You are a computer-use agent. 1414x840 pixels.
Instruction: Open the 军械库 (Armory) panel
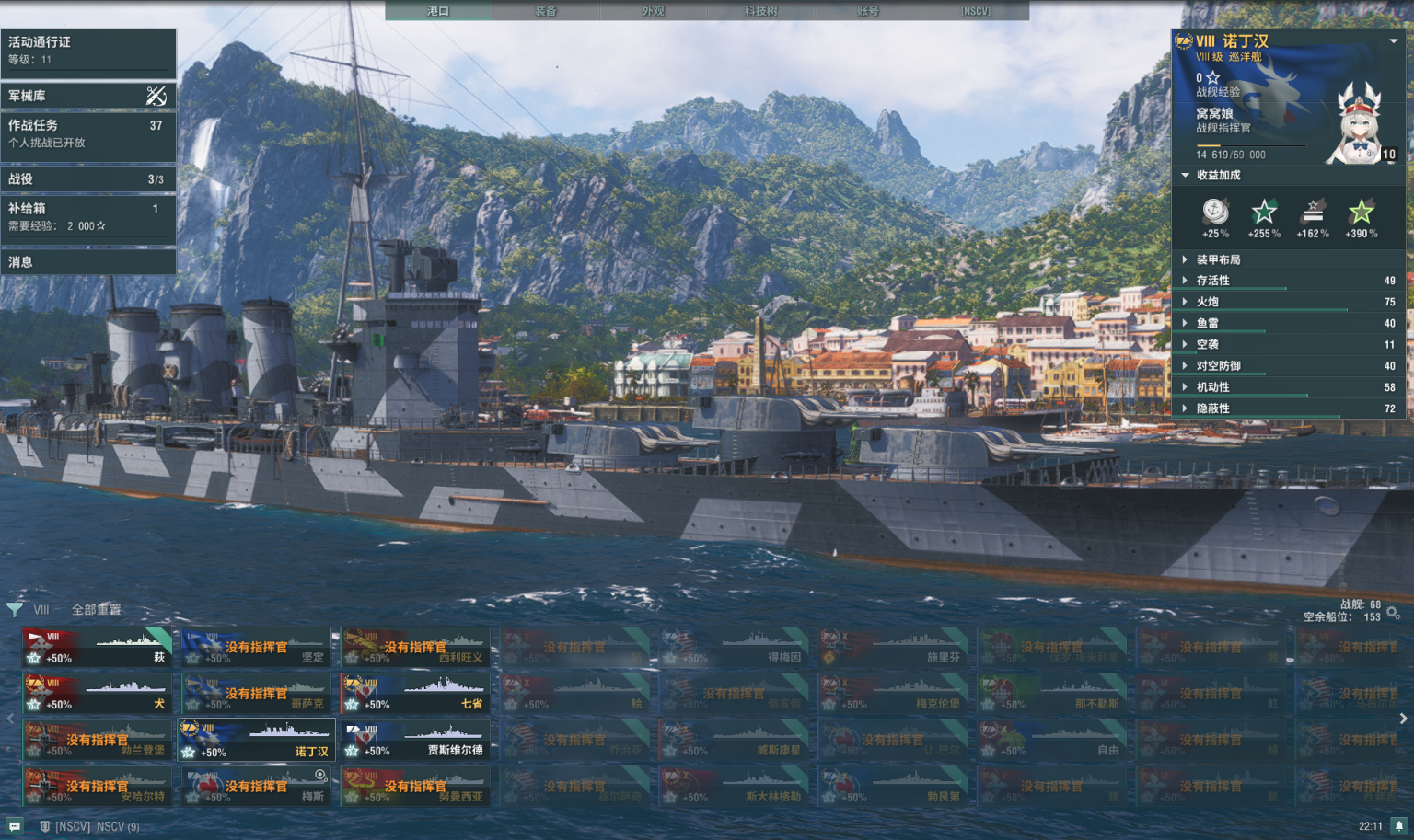(x=88, y=96)
